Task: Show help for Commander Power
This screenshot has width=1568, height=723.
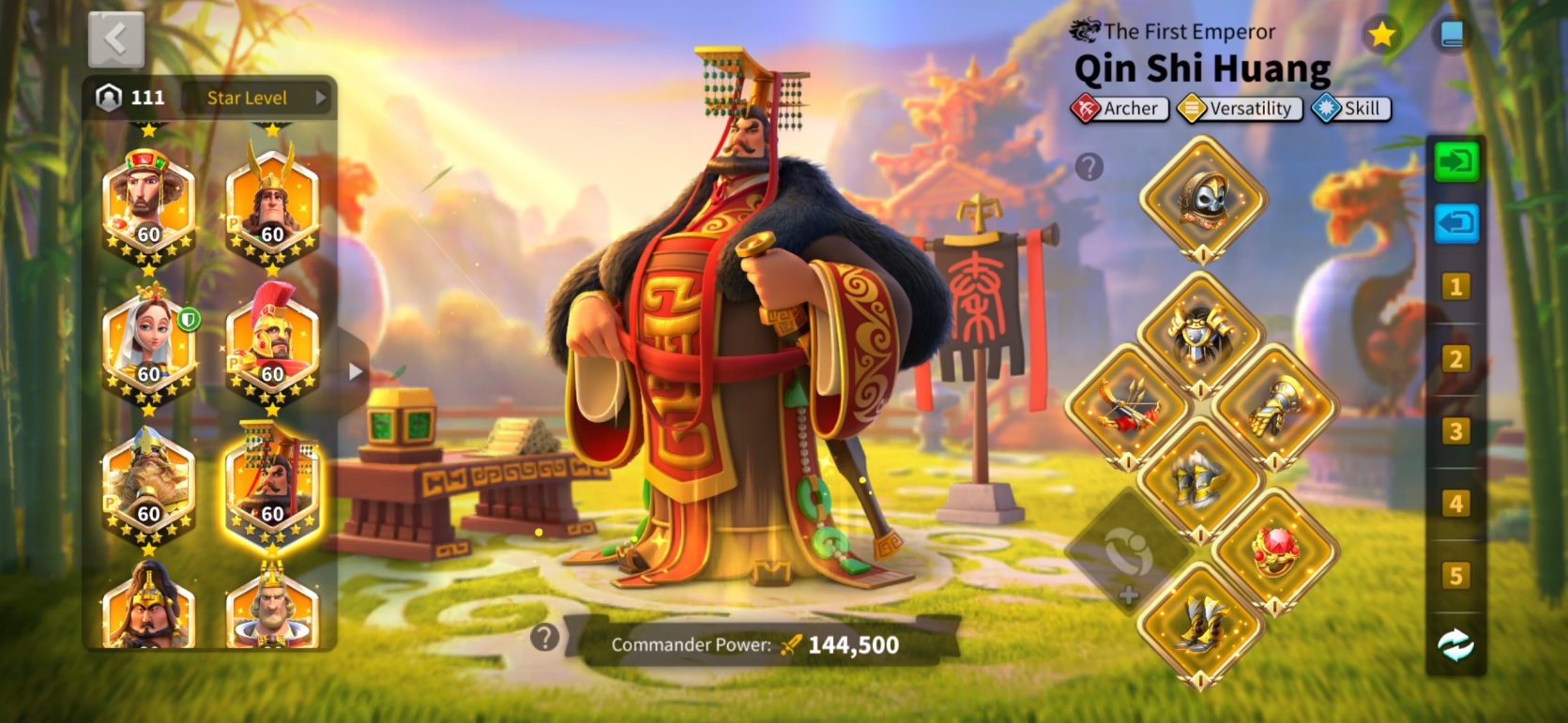Action: [x=544, y=638]
